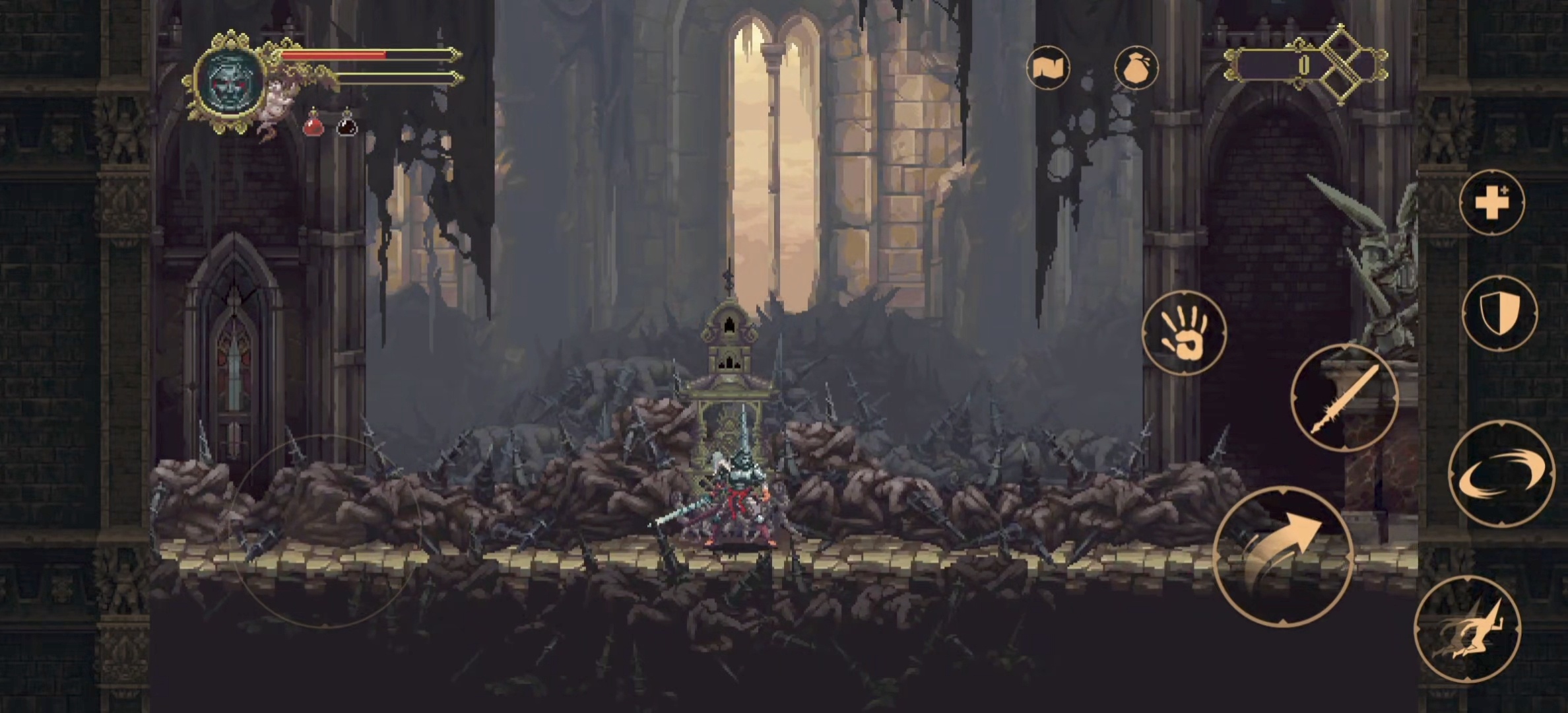The image size is (1568, 713).
Task: Jump with the curved arrow button
Action: pos(1283,555)
